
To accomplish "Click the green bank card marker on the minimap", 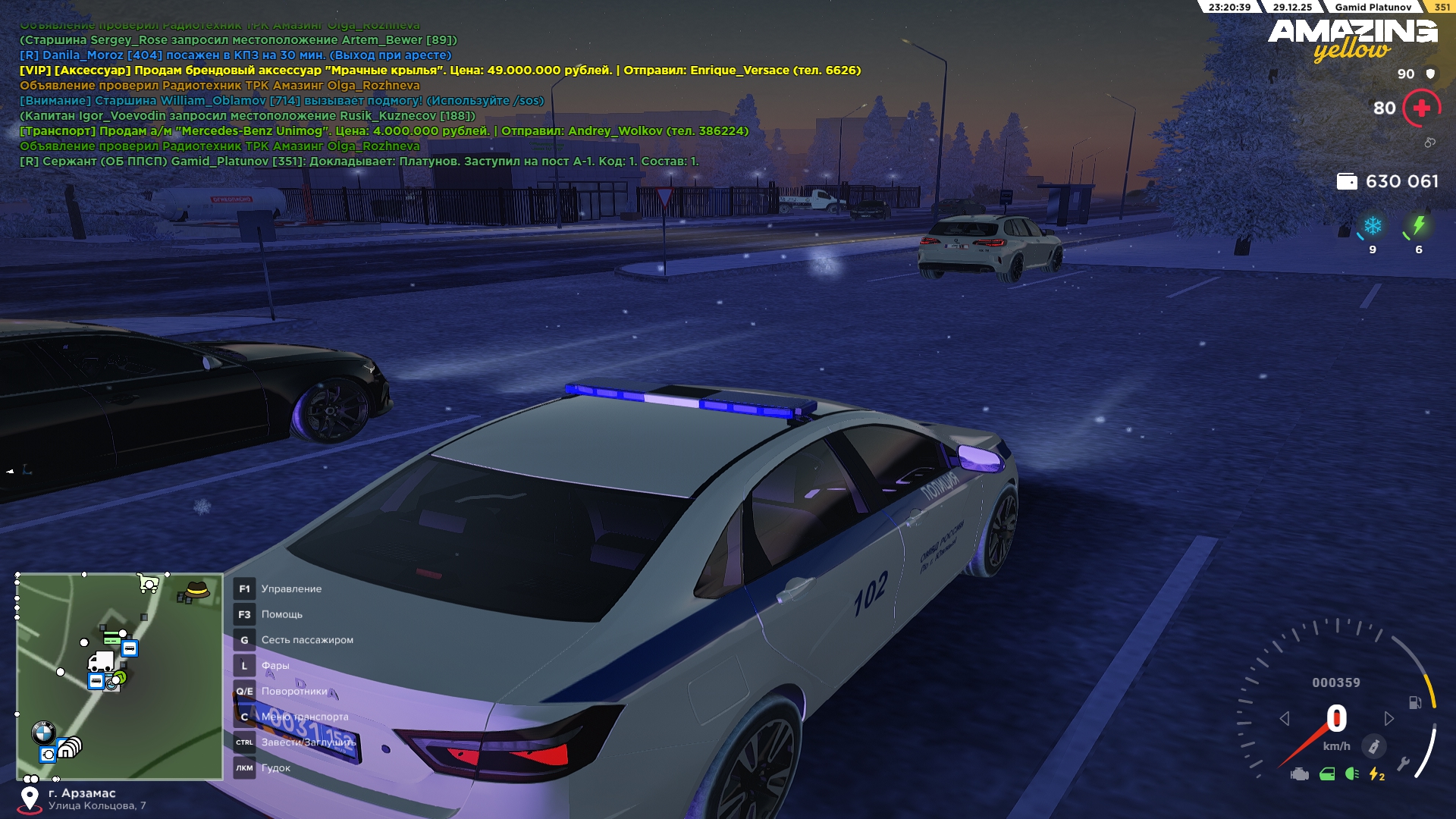I will [x=111, y=637].
